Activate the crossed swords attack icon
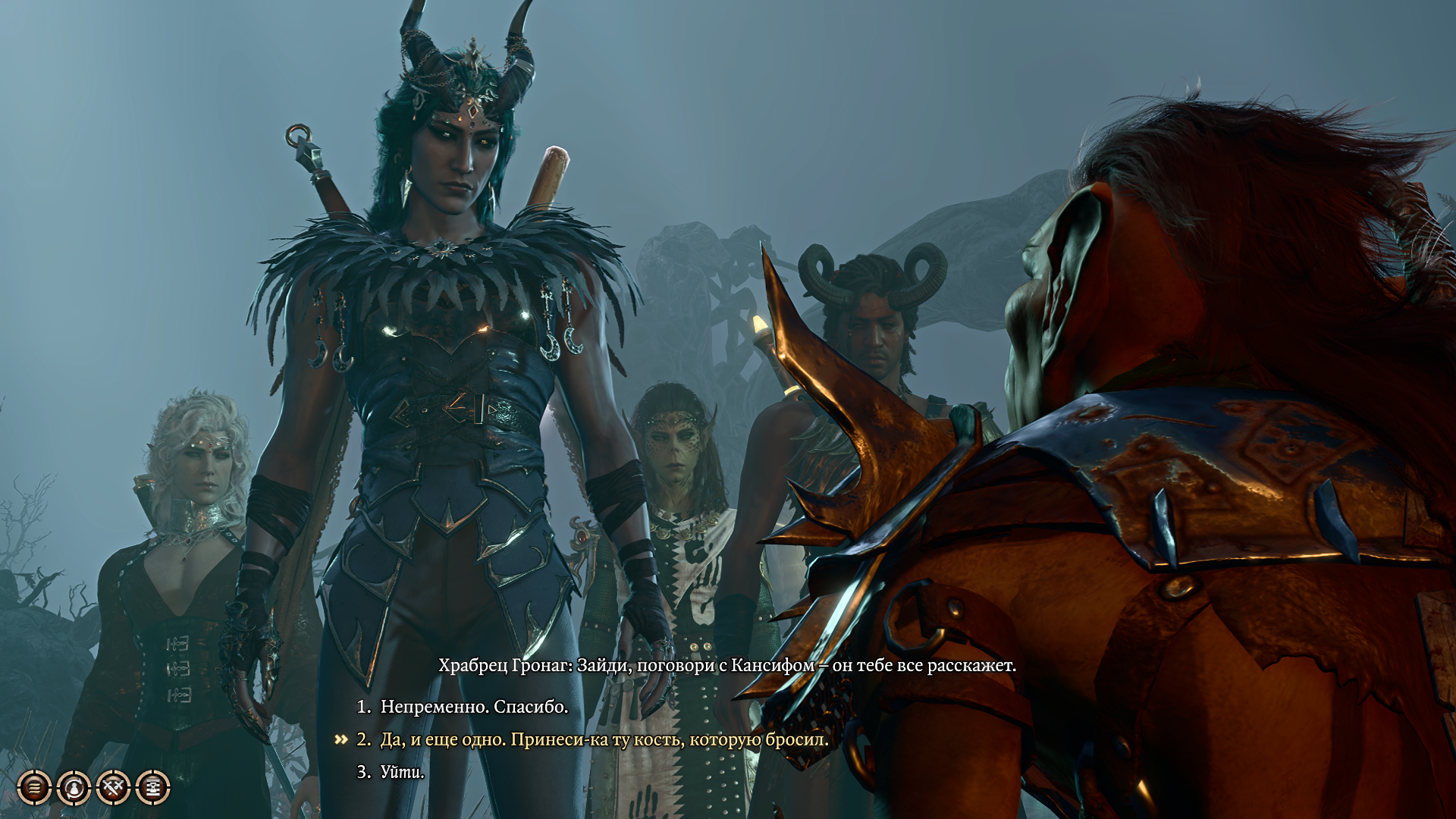Screen dimensions: 1456x819 coord(114,788)
